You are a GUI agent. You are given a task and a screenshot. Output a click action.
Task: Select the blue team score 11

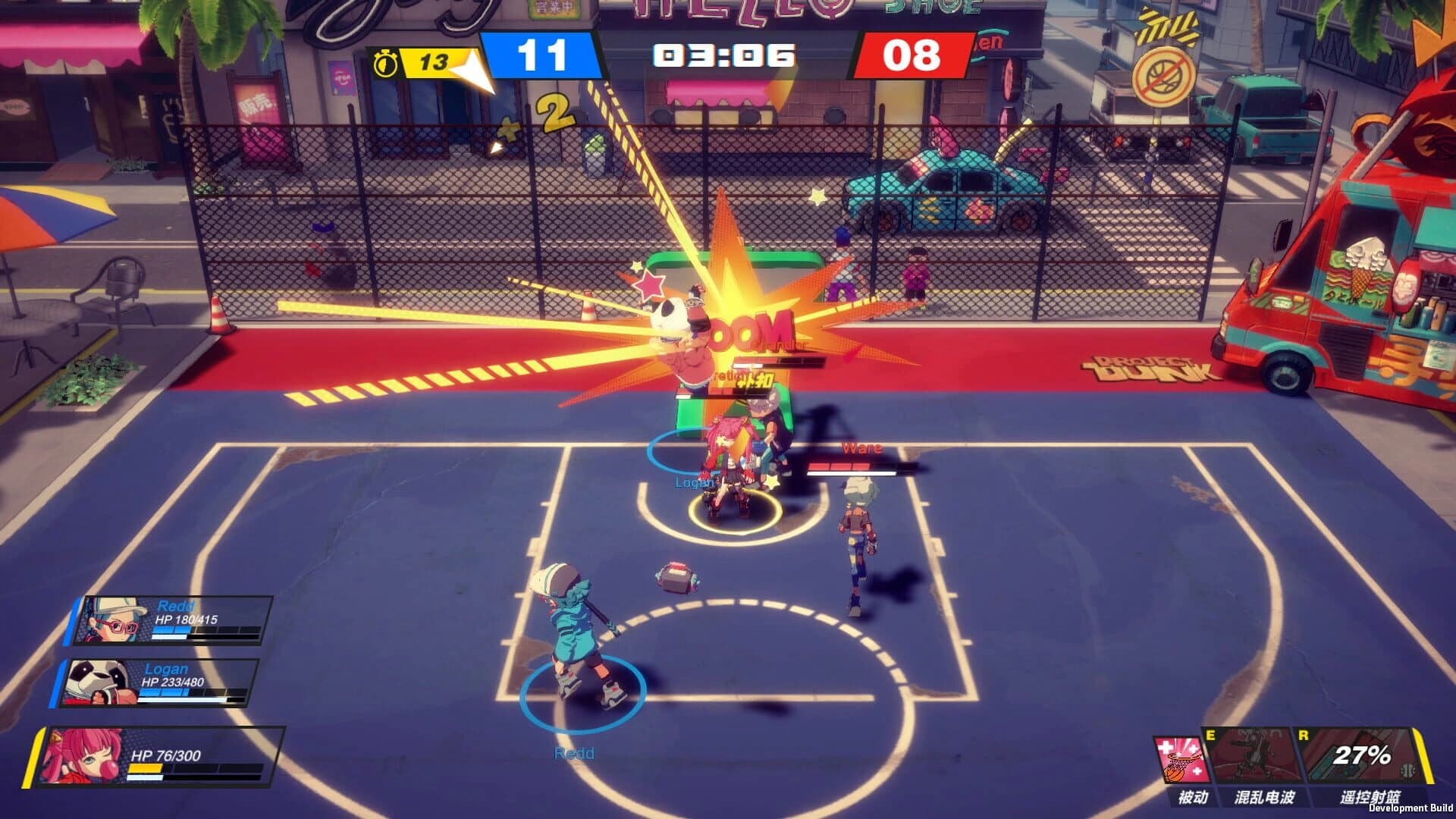[543, 55]
